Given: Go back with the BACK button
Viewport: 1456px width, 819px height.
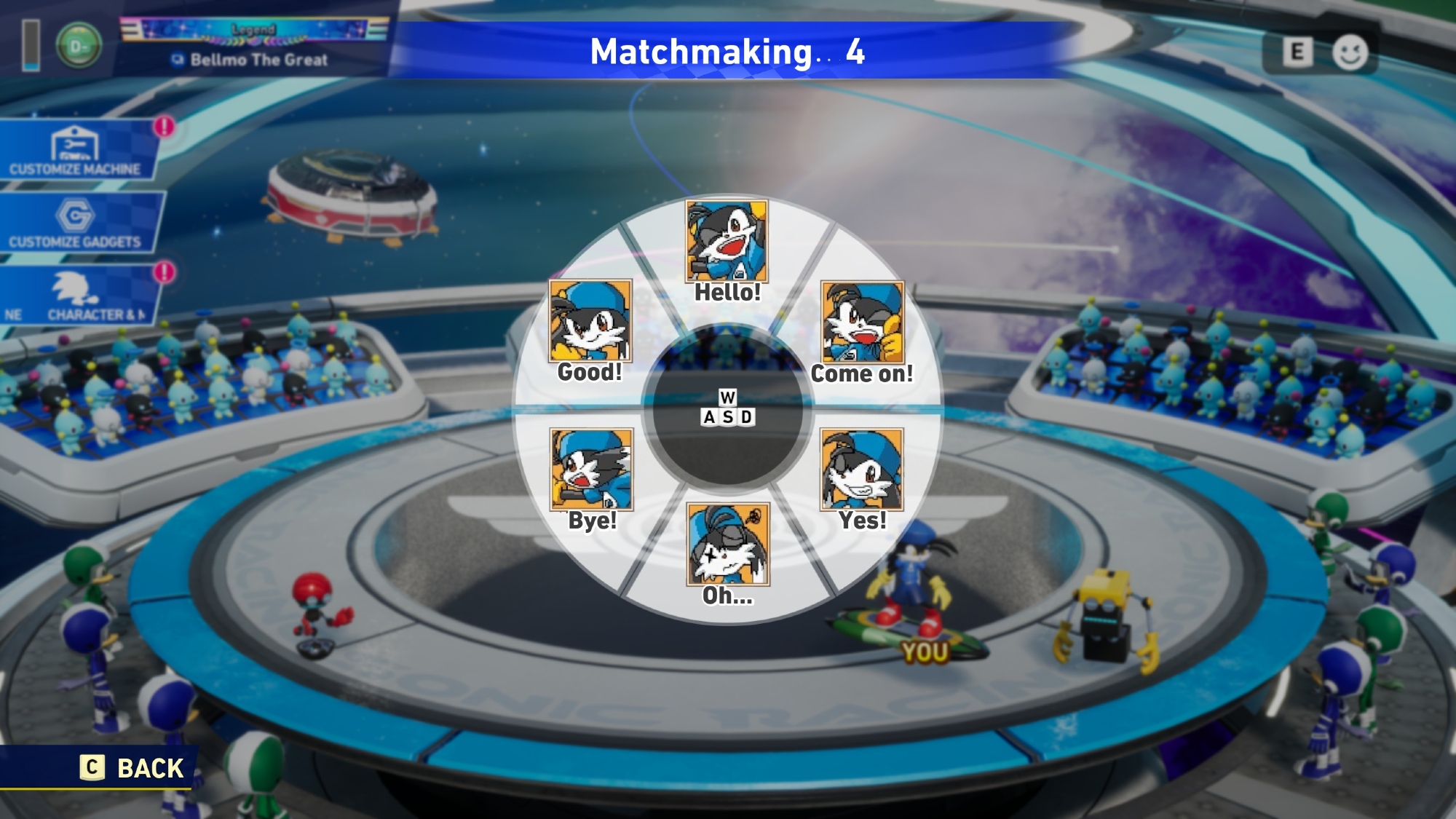Looking at the screenshot, I should click(x=132, y=768).
